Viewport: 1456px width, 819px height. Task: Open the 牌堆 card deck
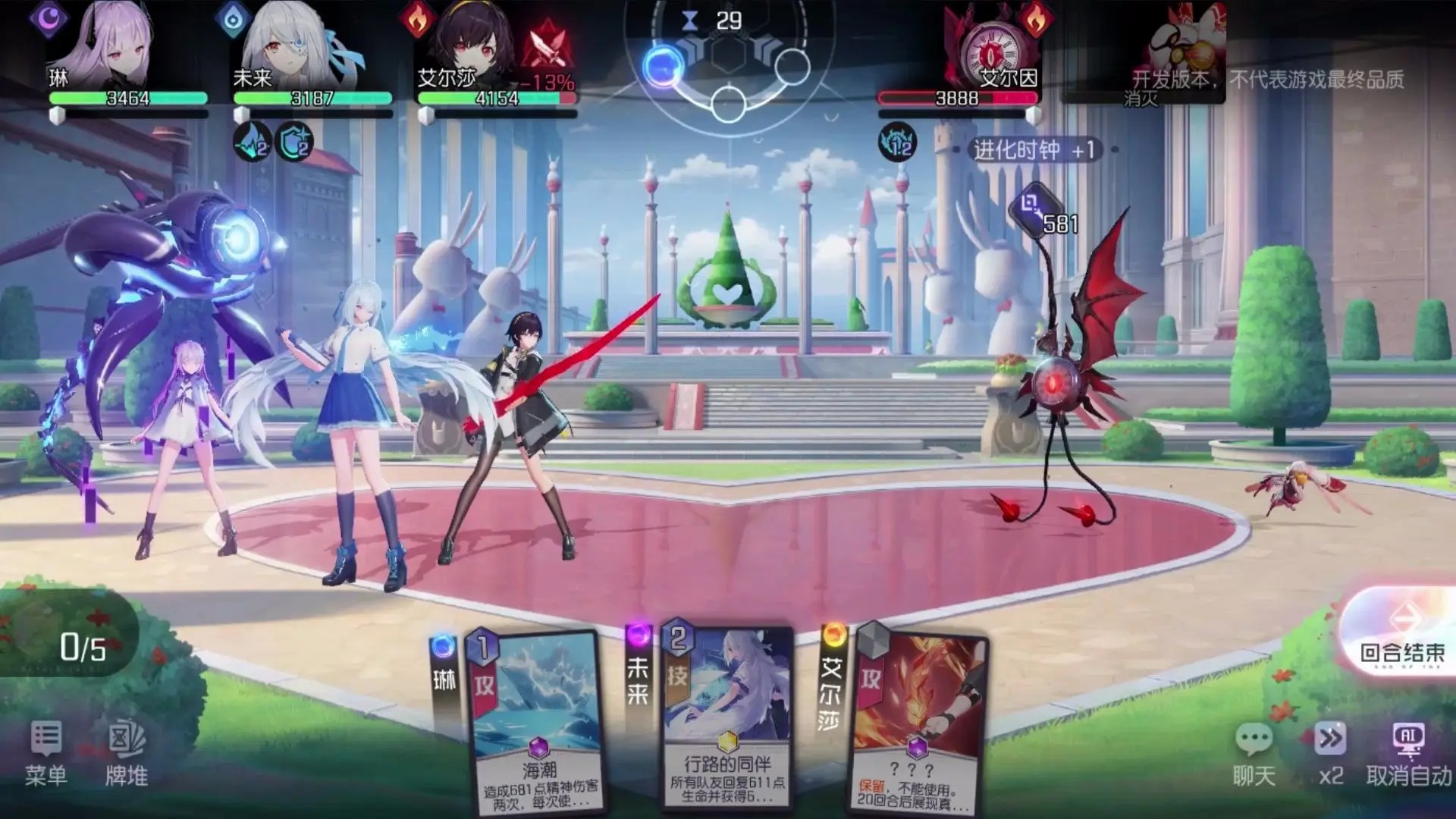pos(127,753)
